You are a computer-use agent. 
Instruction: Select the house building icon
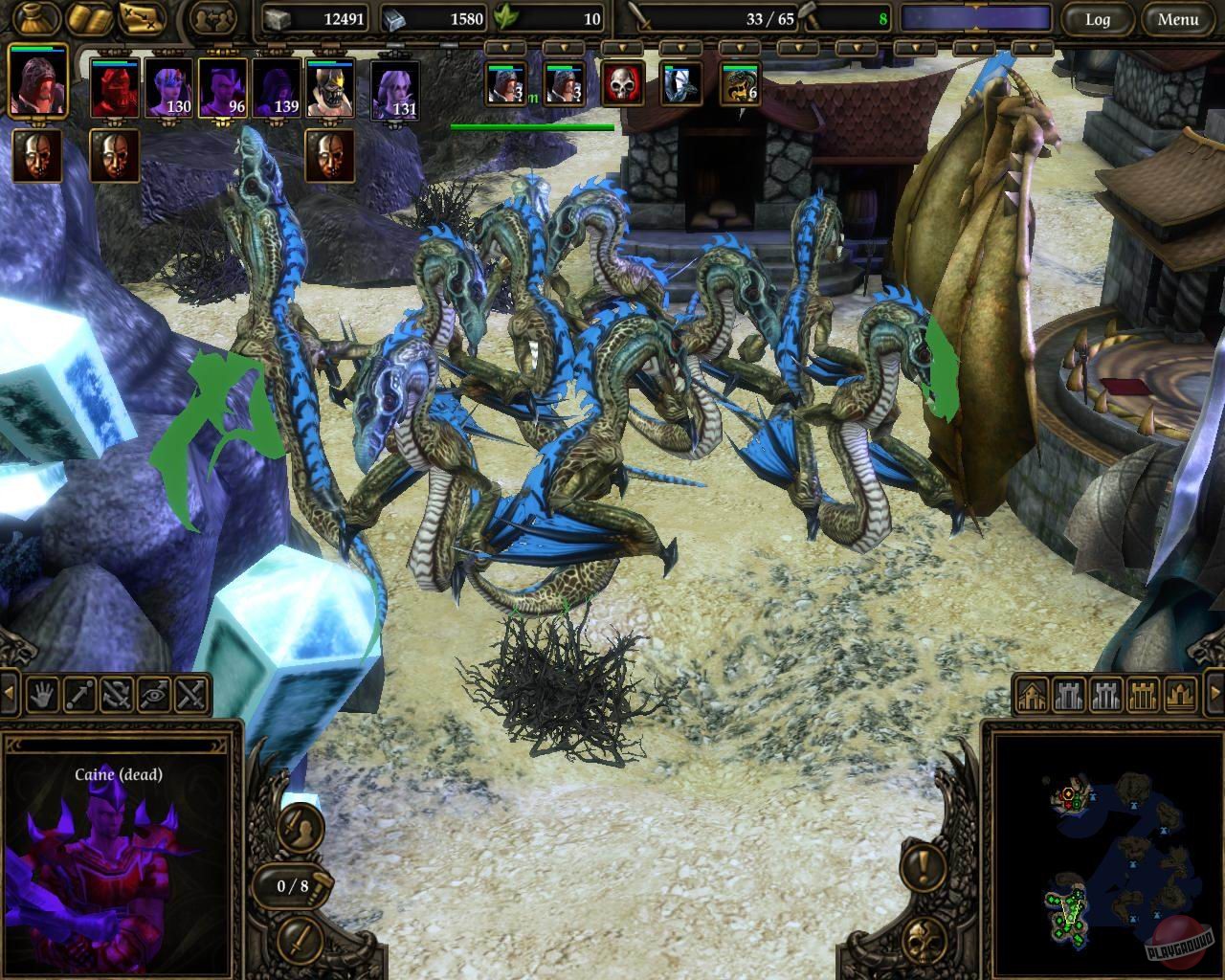pyautogui.click(x=1034, y=696)
